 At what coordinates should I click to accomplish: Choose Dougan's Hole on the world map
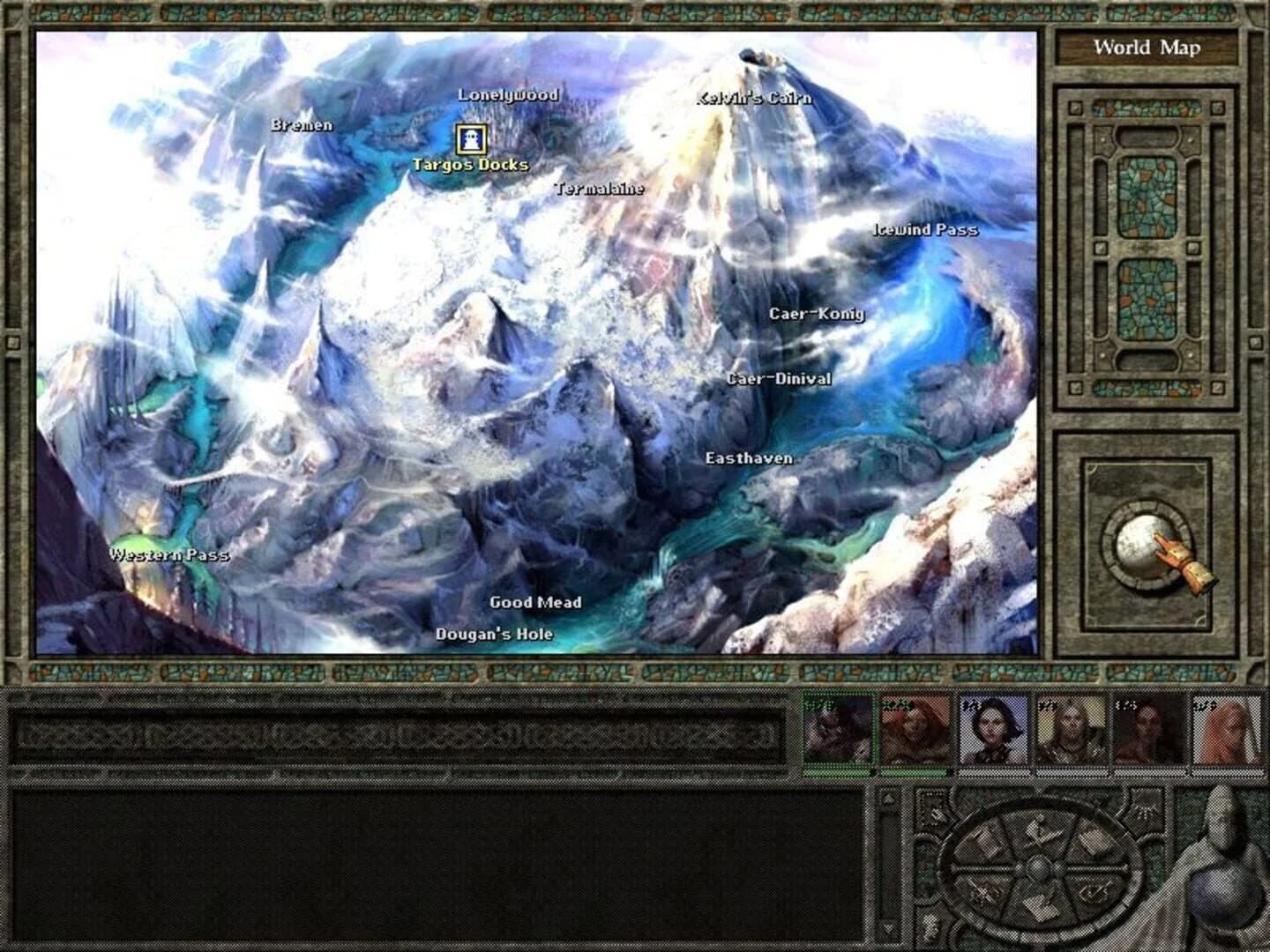coord(494,633)
